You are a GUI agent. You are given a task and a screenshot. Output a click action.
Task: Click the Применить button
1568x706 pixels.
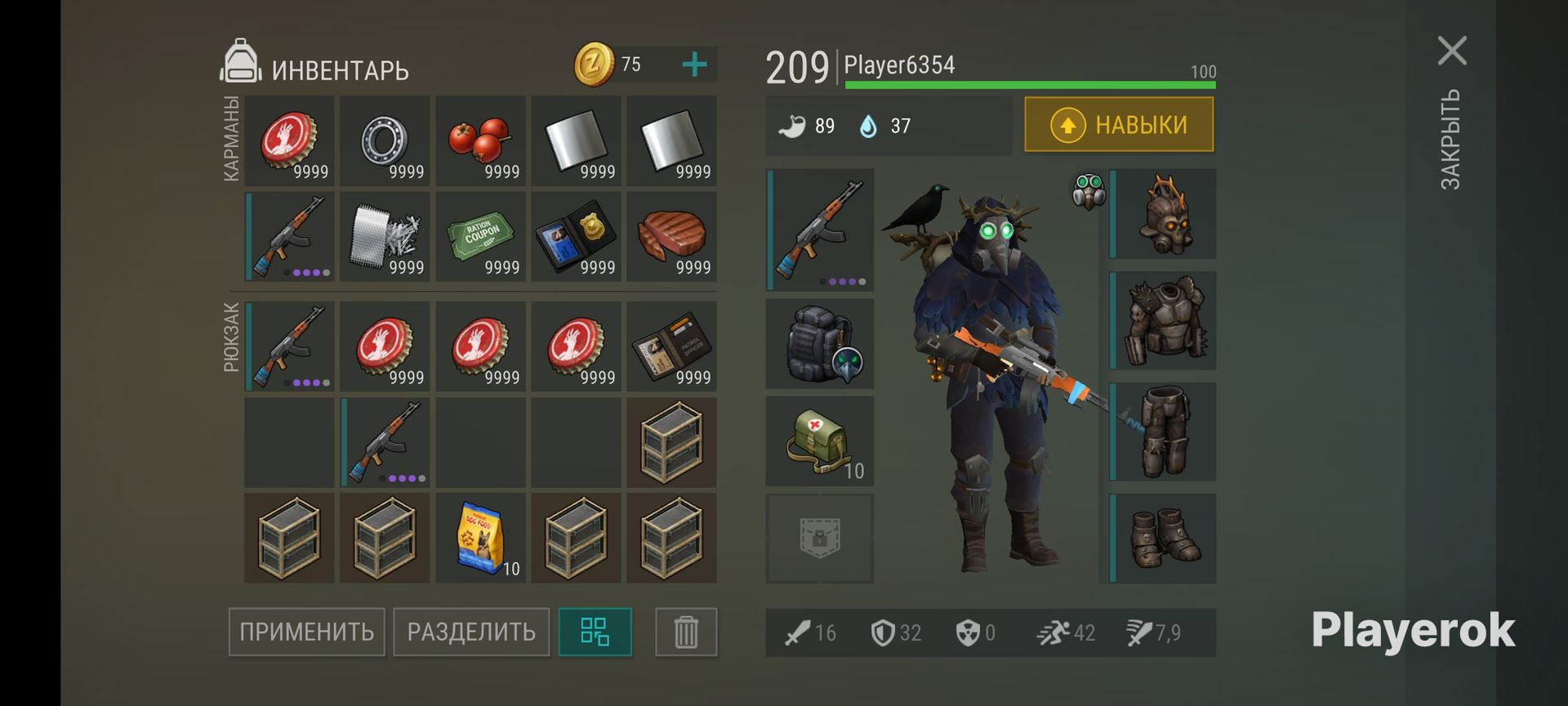(x=306, y=632)
